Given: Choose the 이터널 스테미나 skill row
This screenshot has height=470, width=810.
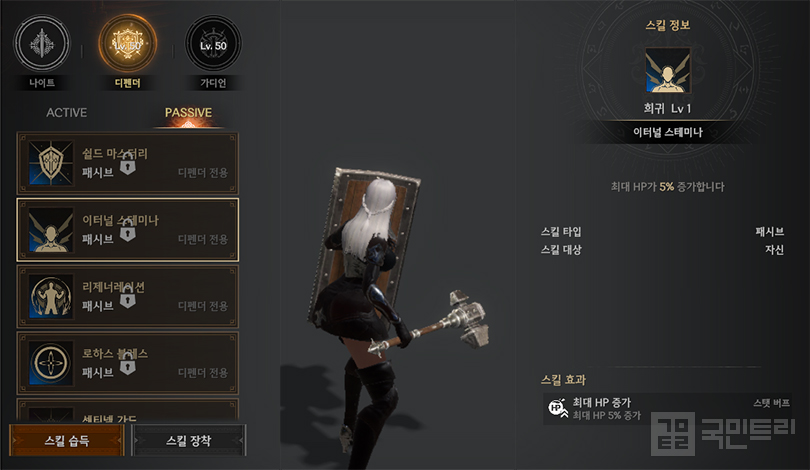Looking at the screenshot, I should click(128, 230).
